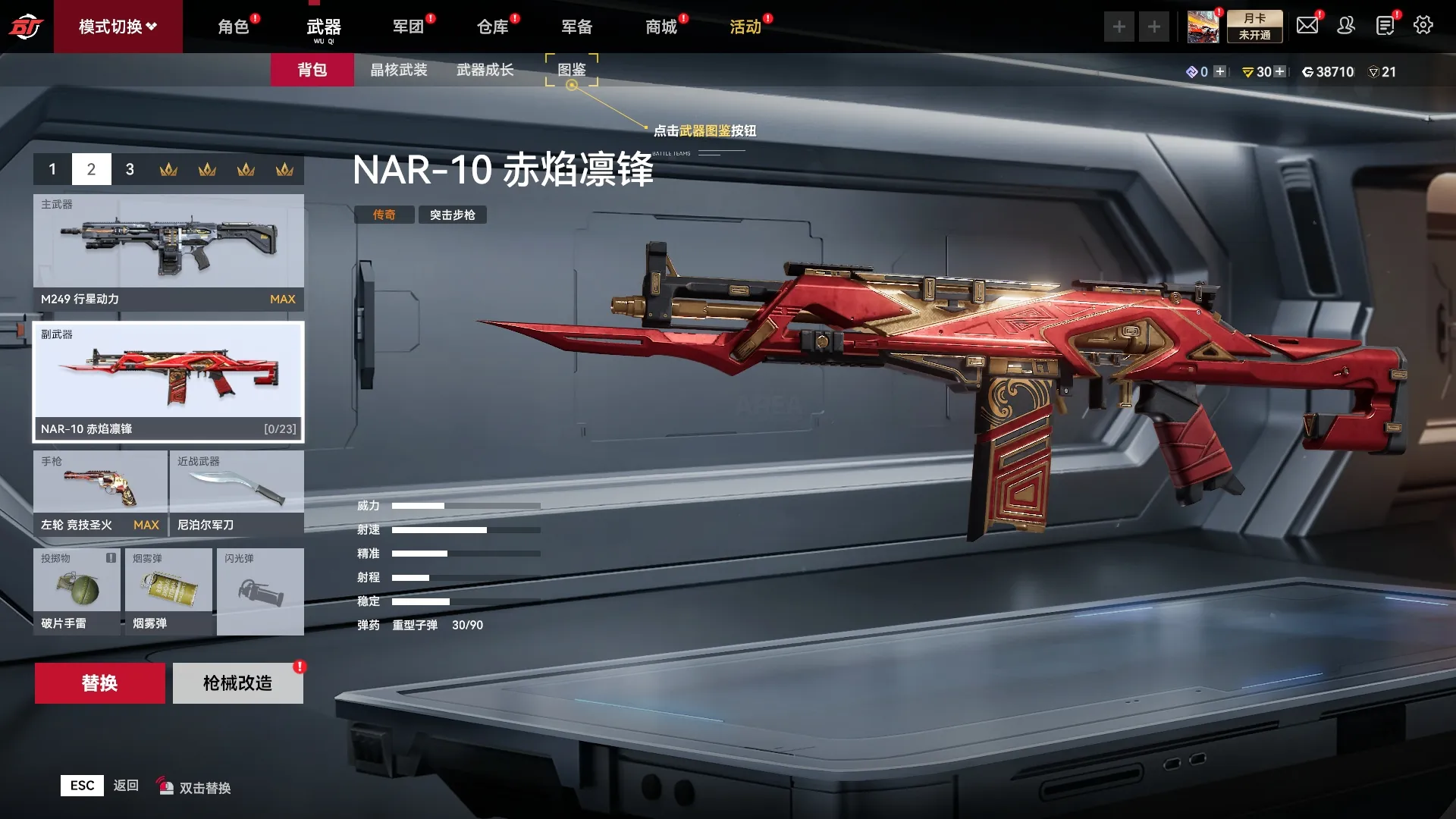The width and height of the screenshot is (1456, 819).
Task: Select the M249 primary weapon slot
Action: click(x=168, y=252)
